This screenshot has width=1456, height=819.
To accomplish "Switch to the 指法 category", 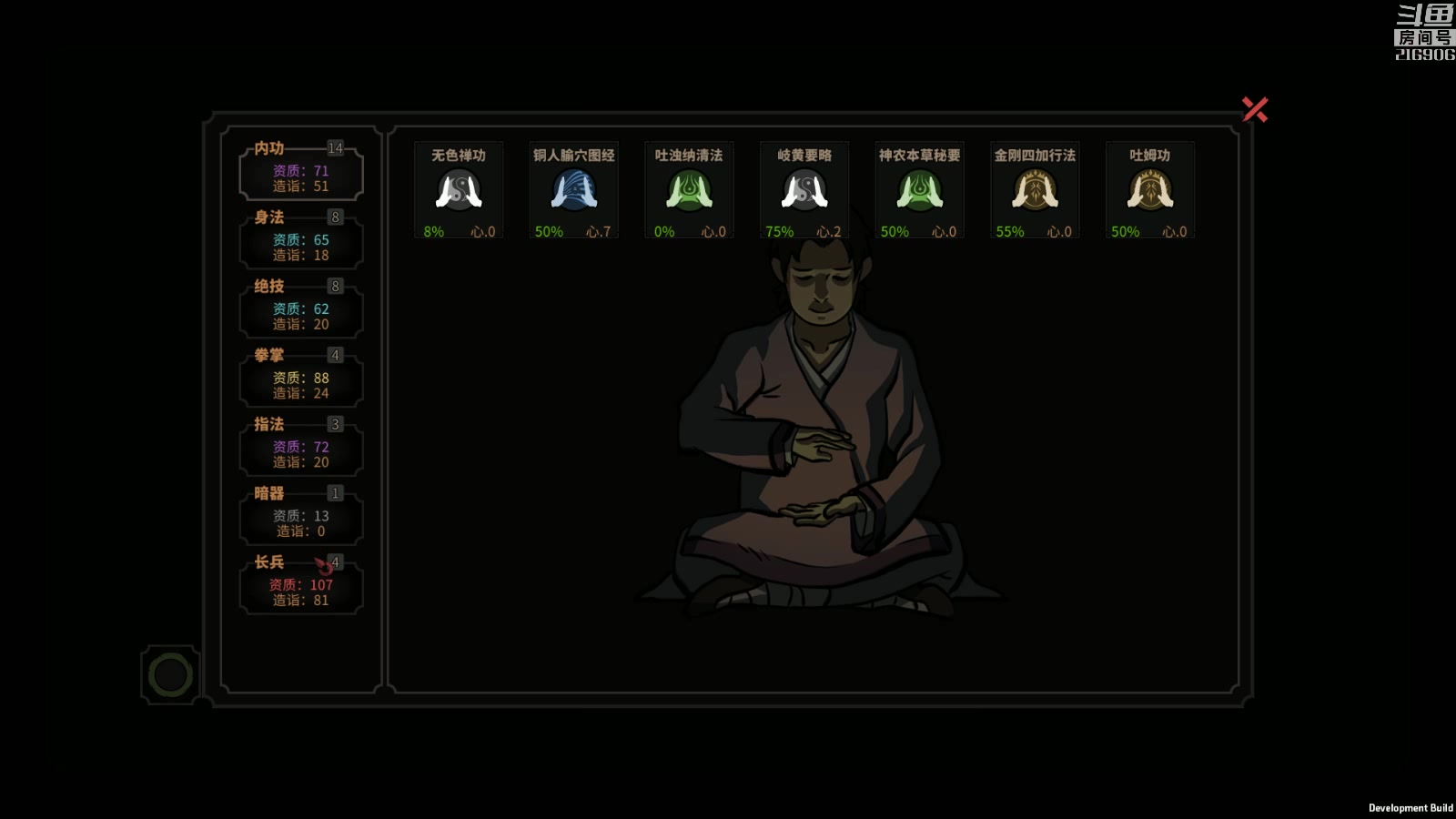I will [301, 448].
